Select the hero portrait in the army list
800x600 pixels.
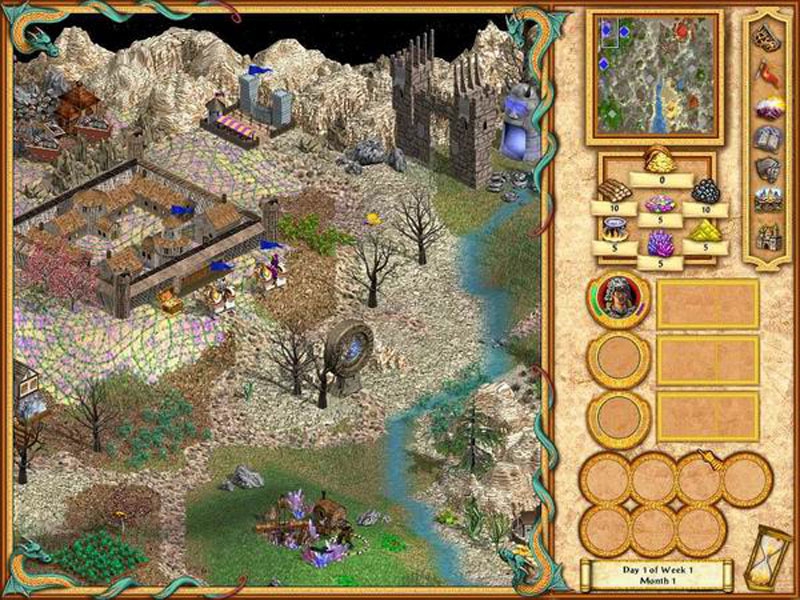click(618, 300)
